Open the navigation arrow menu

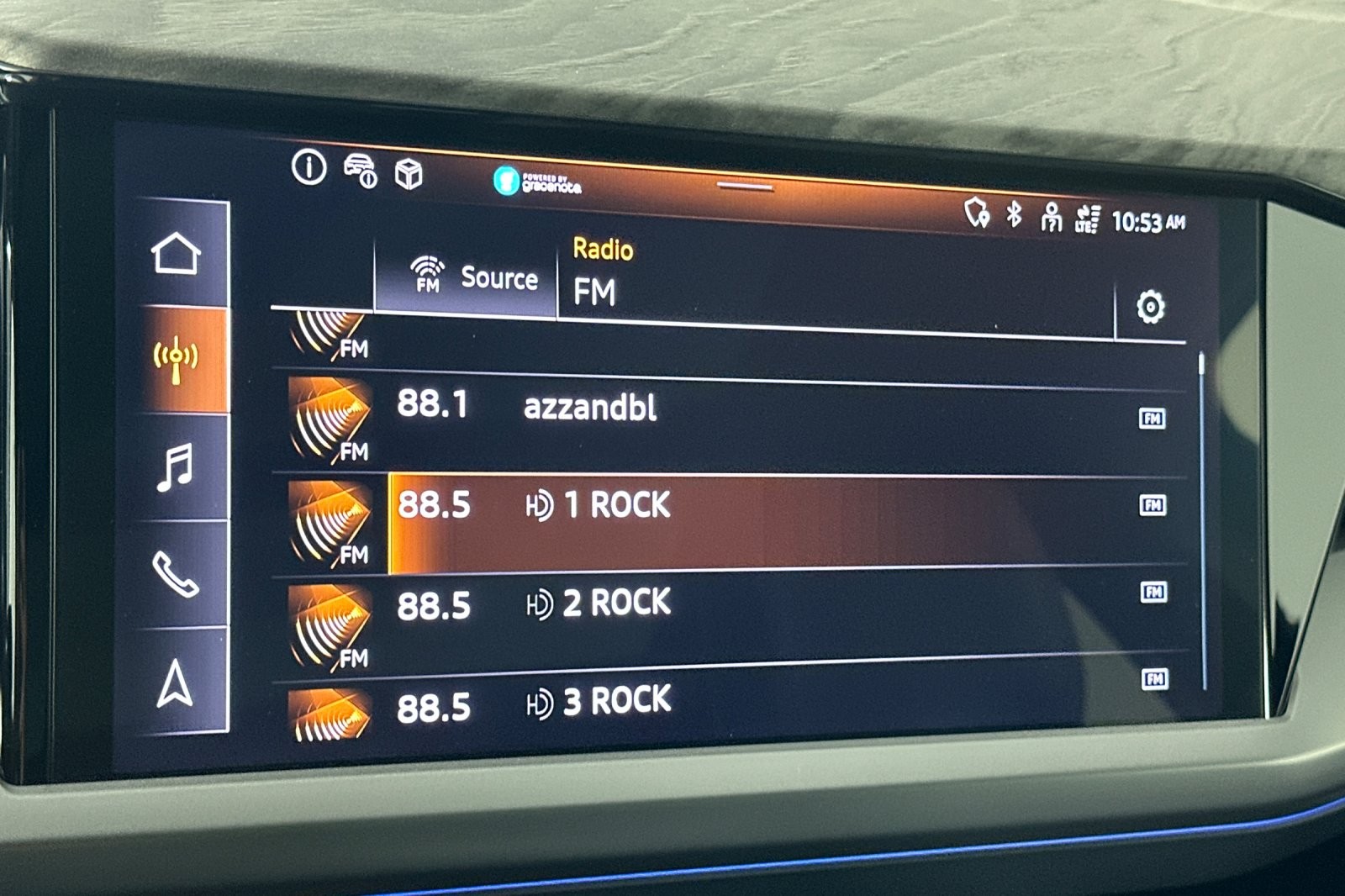point(177,682)
